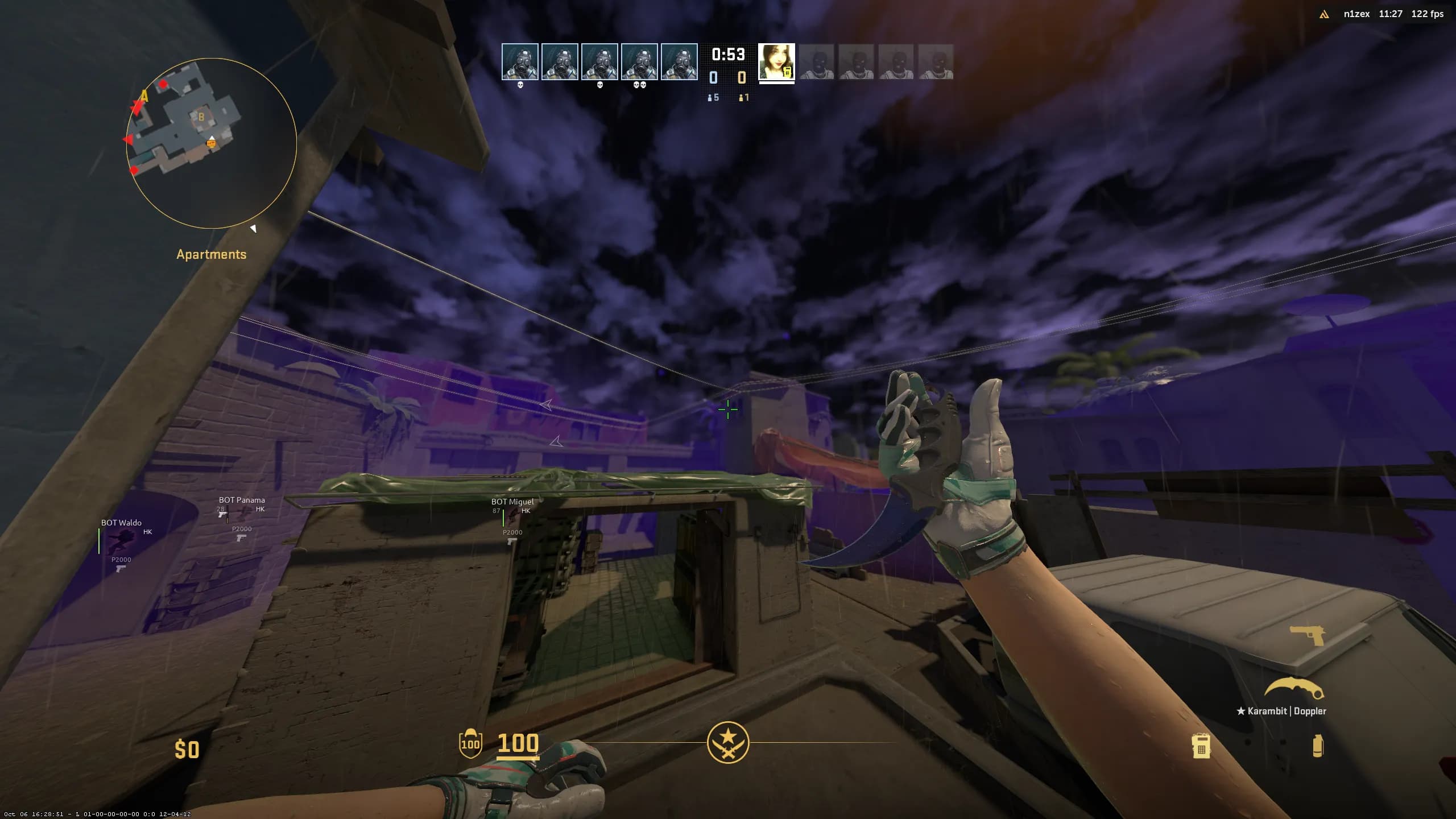Equip the Karambit Doppler knife icon
Screen dimensions: 1456x819
[1294, 689]
